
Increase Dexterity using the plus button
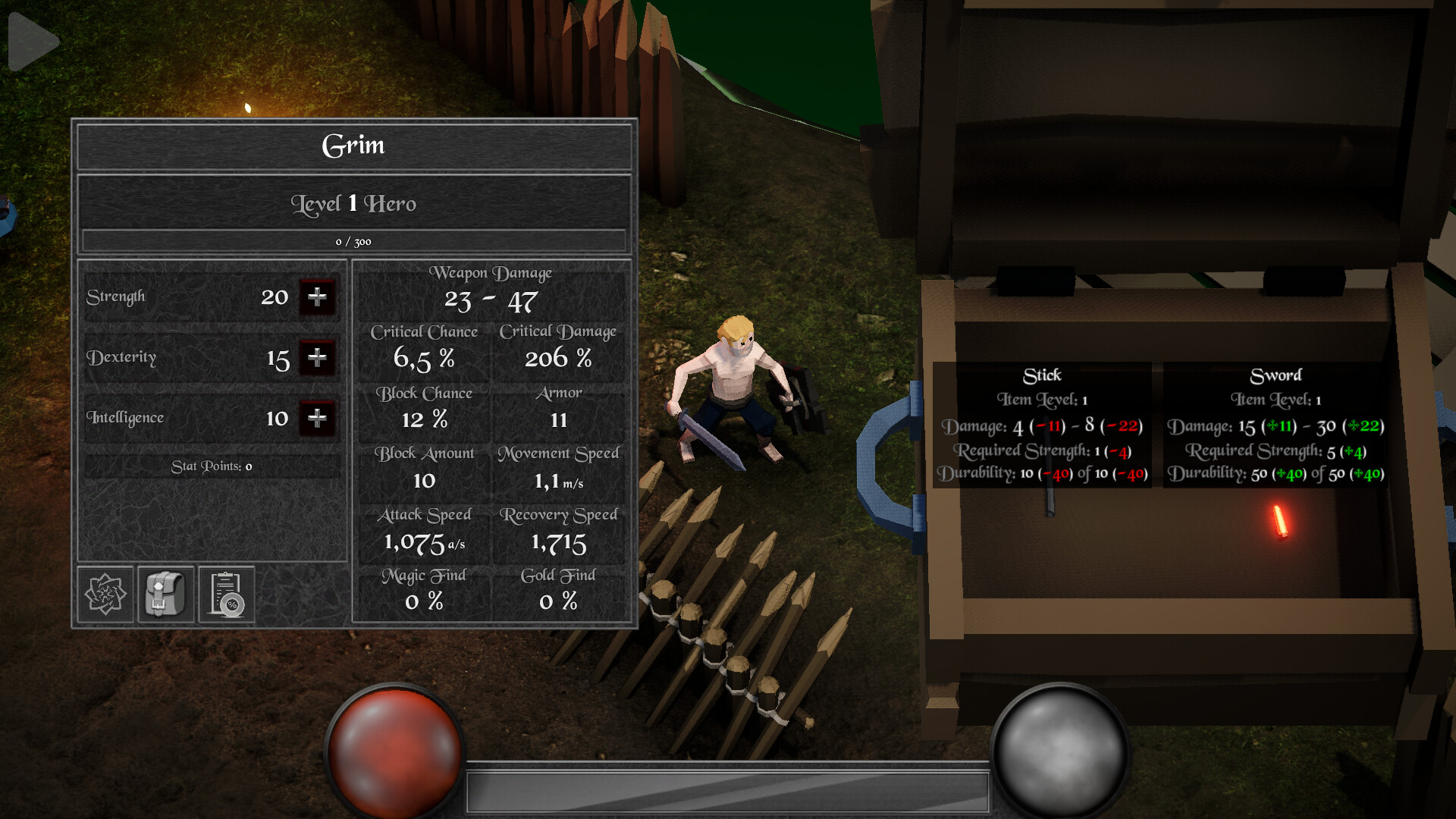318,358
